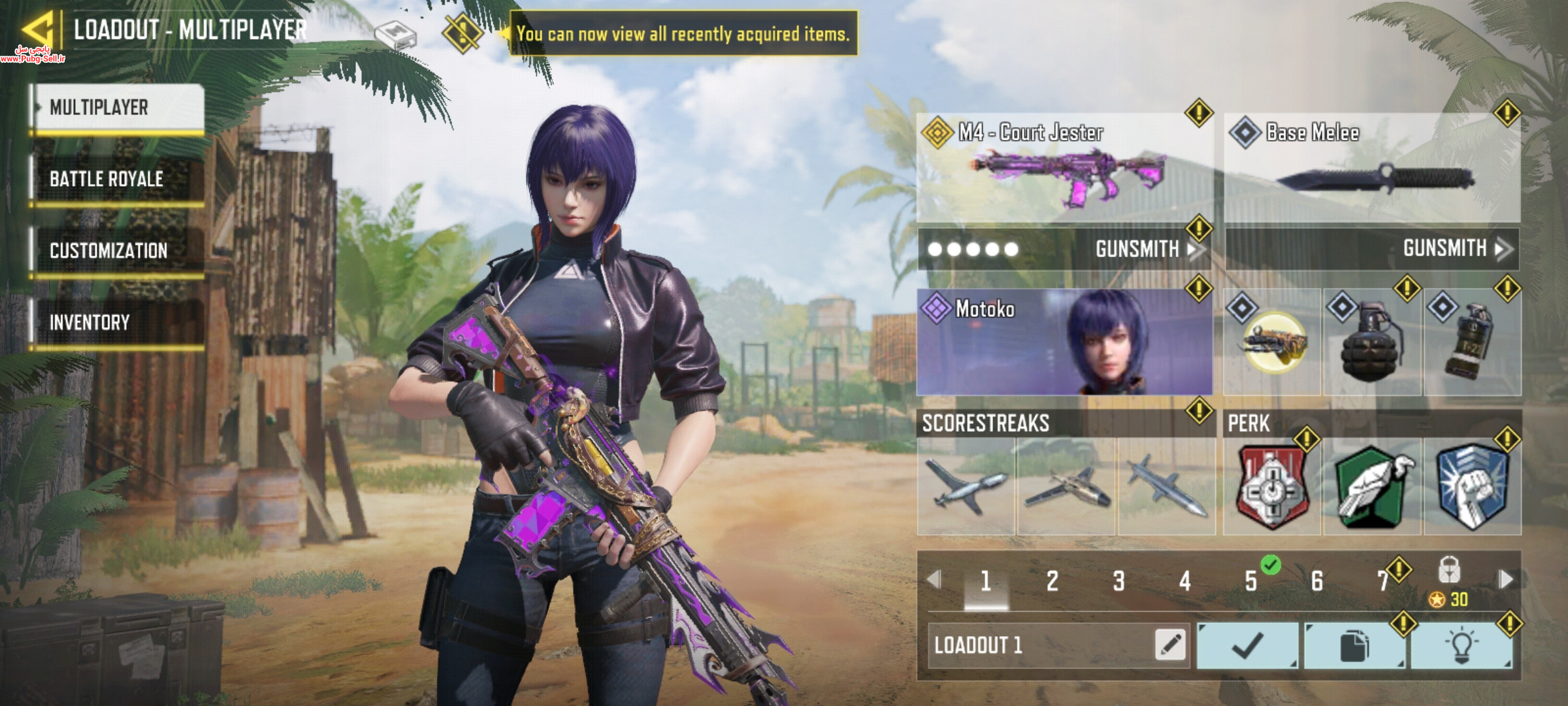Image resolution: width=1568 pixels, height=706 pixels.
Task: Select the frag grenade slot
Action: coord(1372,343)
